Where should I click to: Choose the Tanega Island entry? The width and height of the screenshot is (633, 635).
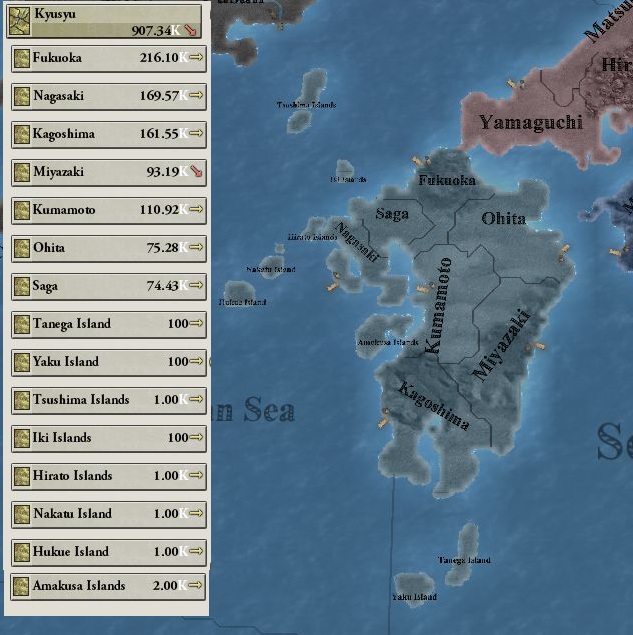108,324
